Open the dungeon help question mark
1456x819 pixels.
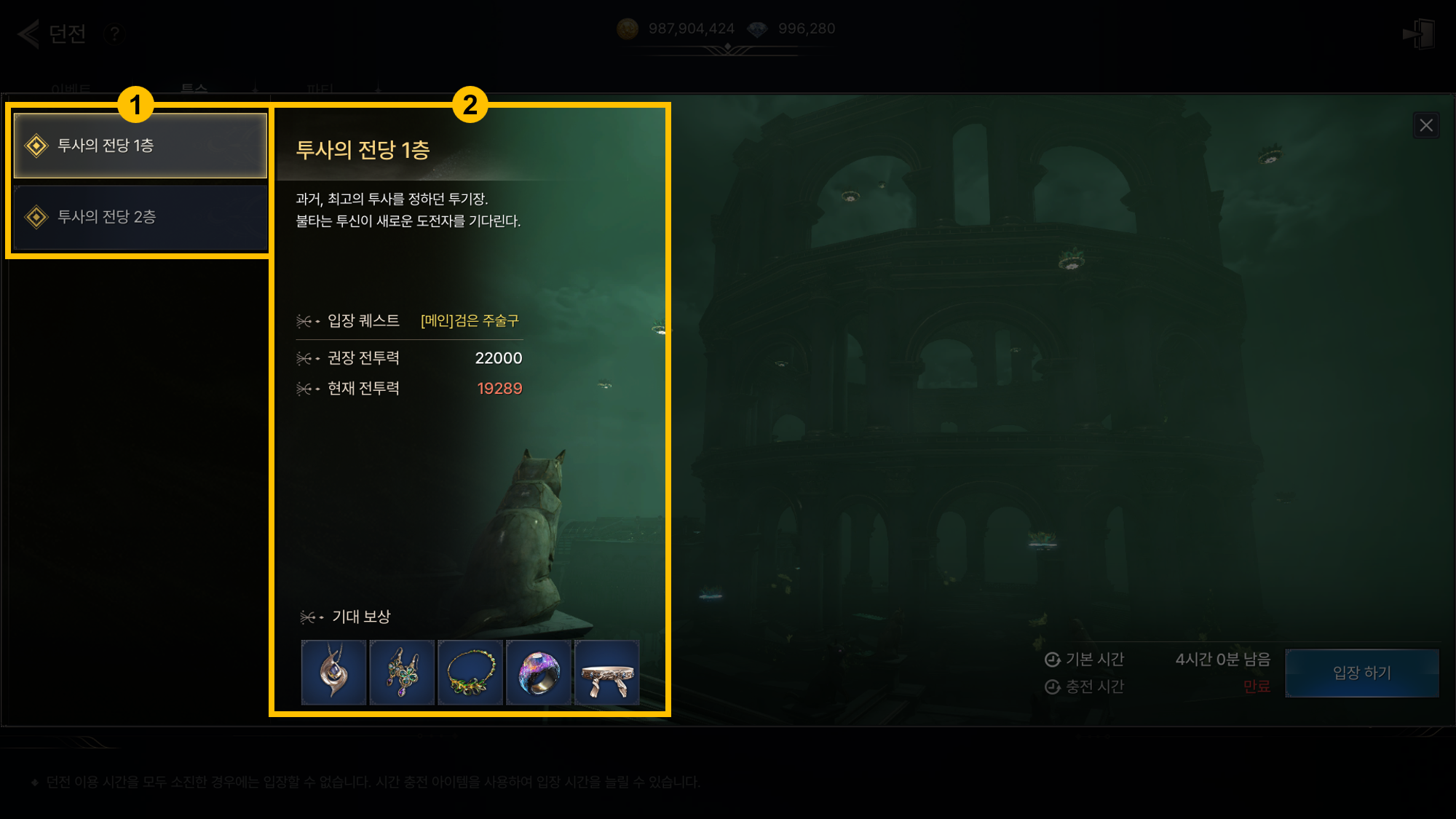tap(114, 33)
